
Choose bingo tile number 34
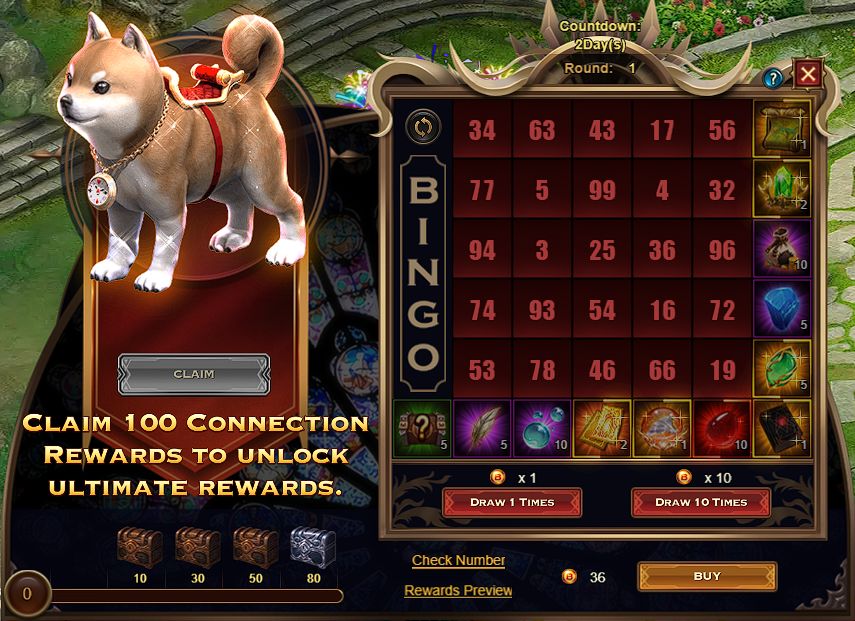[482, 129]
